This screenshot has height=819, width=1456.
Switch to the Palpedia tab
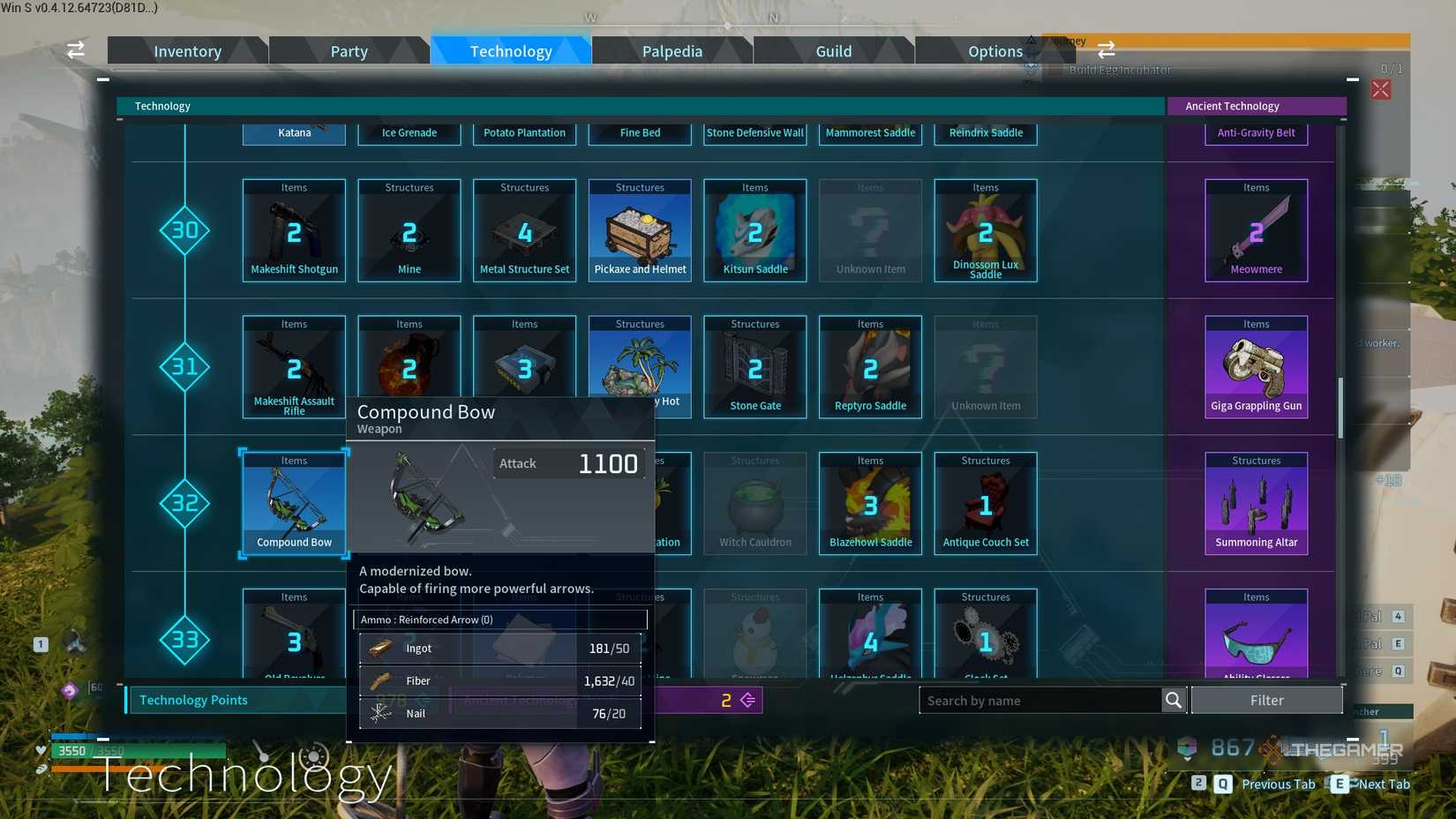pyautogui.click(x=672, y=50)
